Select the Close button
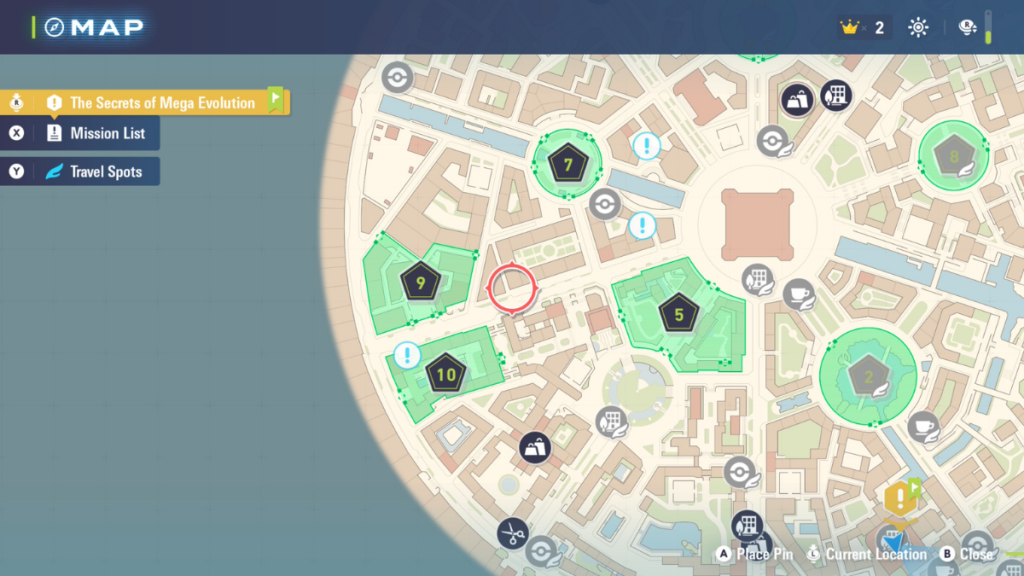This screenshot has height=576, width=1024. pos(967,554)
